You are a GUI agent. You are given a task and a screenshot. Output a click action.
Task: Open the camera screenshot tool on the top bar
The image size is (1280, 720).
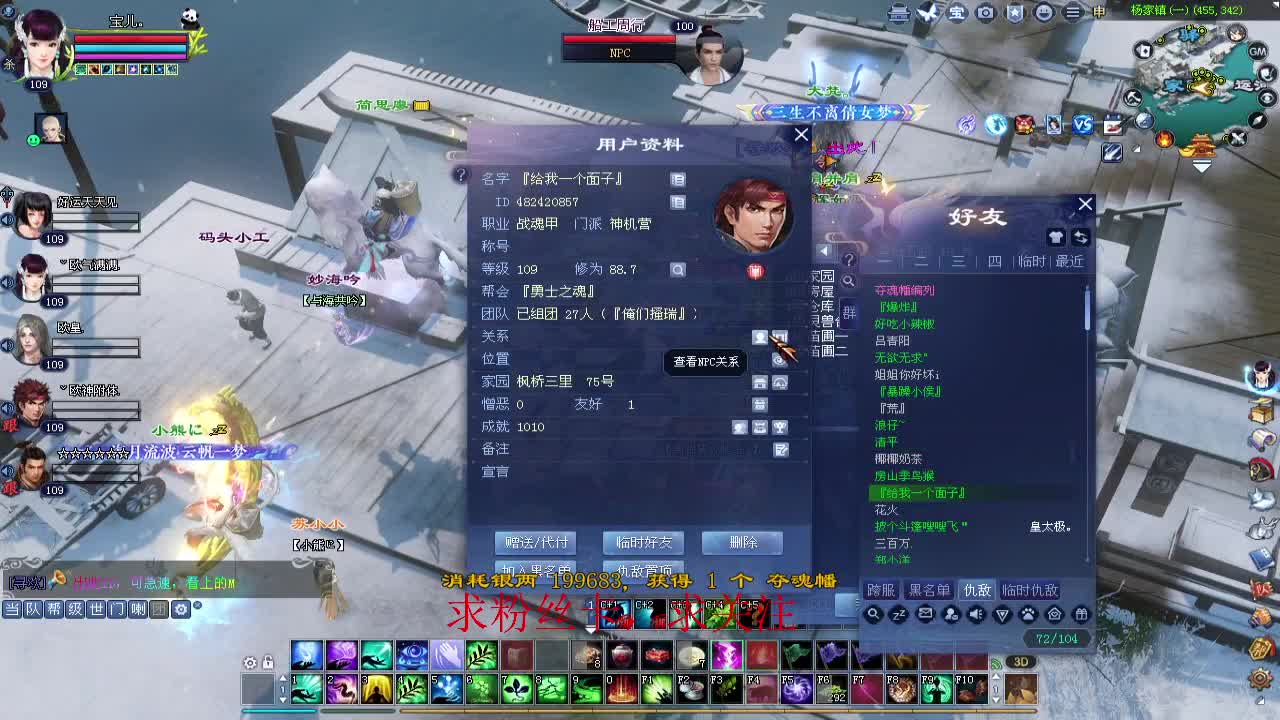coord(985,11)
